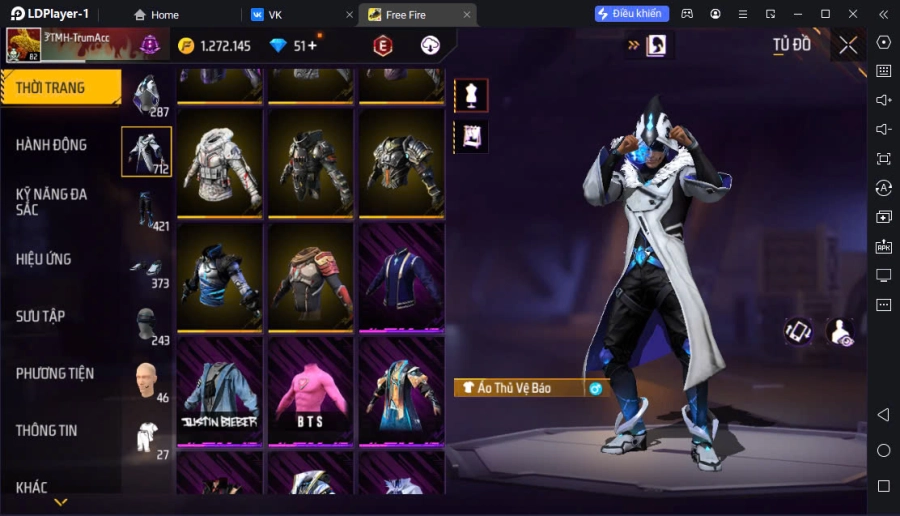Viewport: 900px width, 516px height.
Task: Open the Hiệu Ứng category
Action: click(44, 259)
